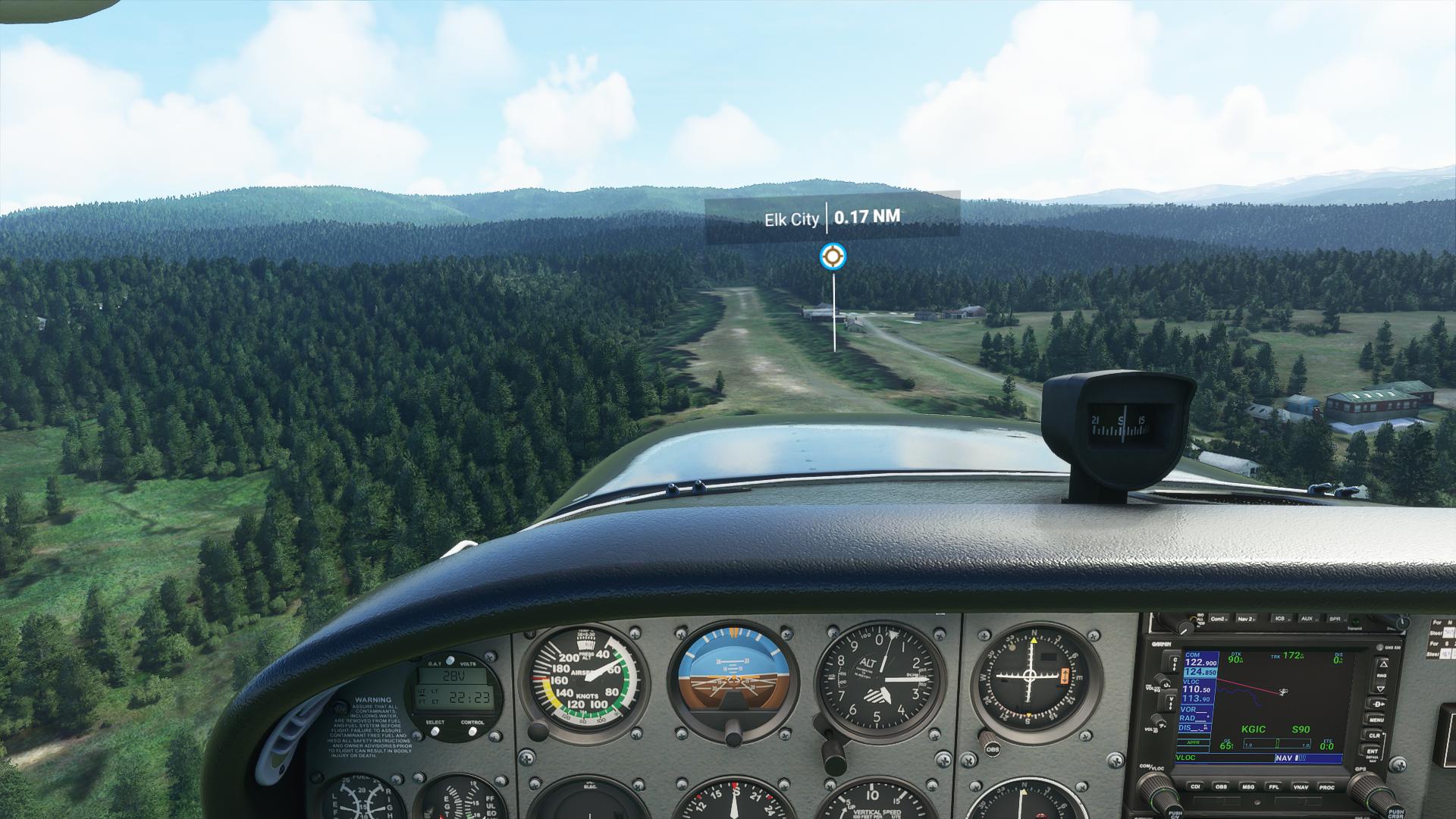
Task: Push the CDI button on the GPS
Action: [x=1196, y=787]
